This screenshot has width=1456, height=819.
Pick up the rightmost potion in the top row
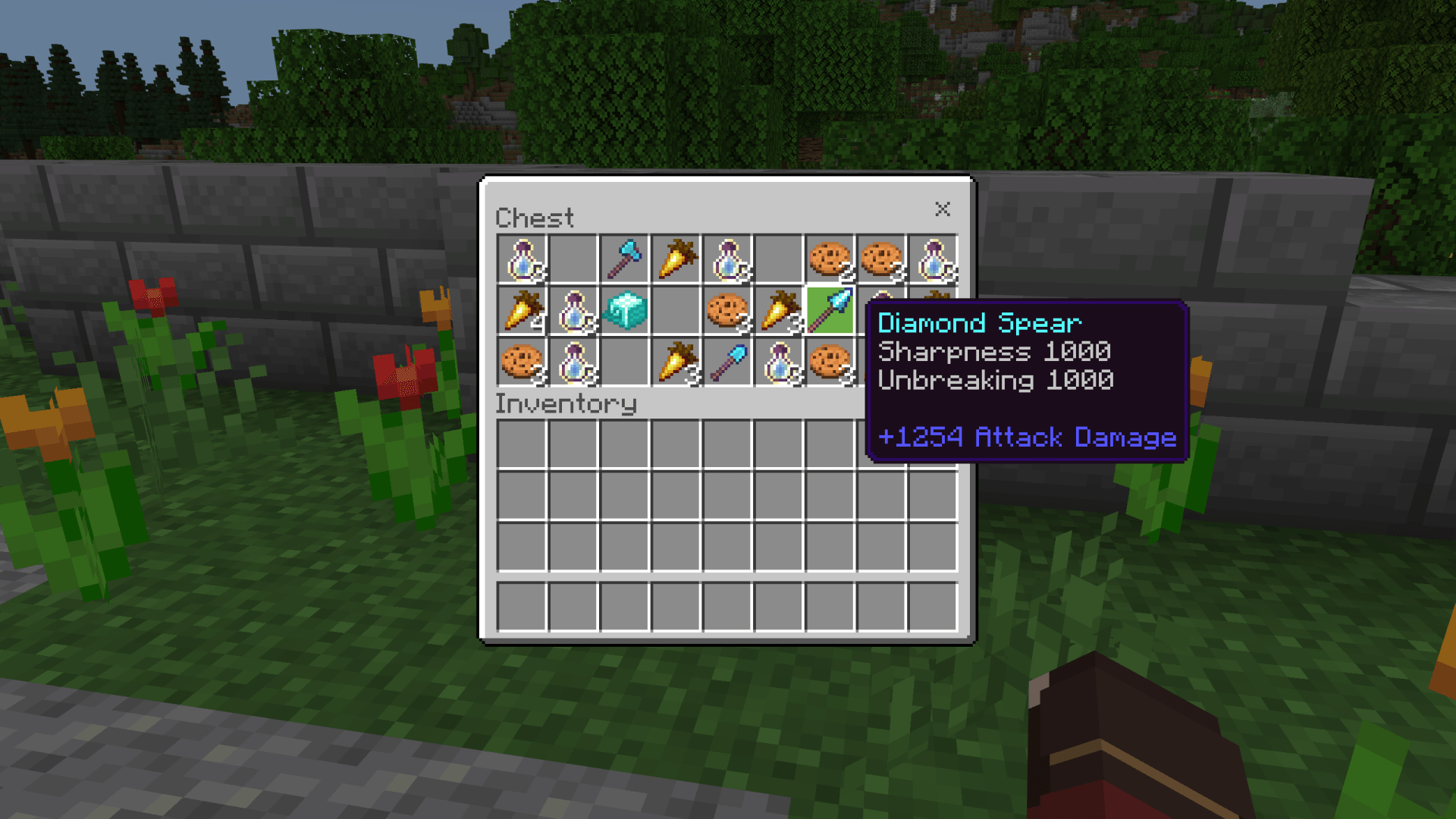pos(934,258)
